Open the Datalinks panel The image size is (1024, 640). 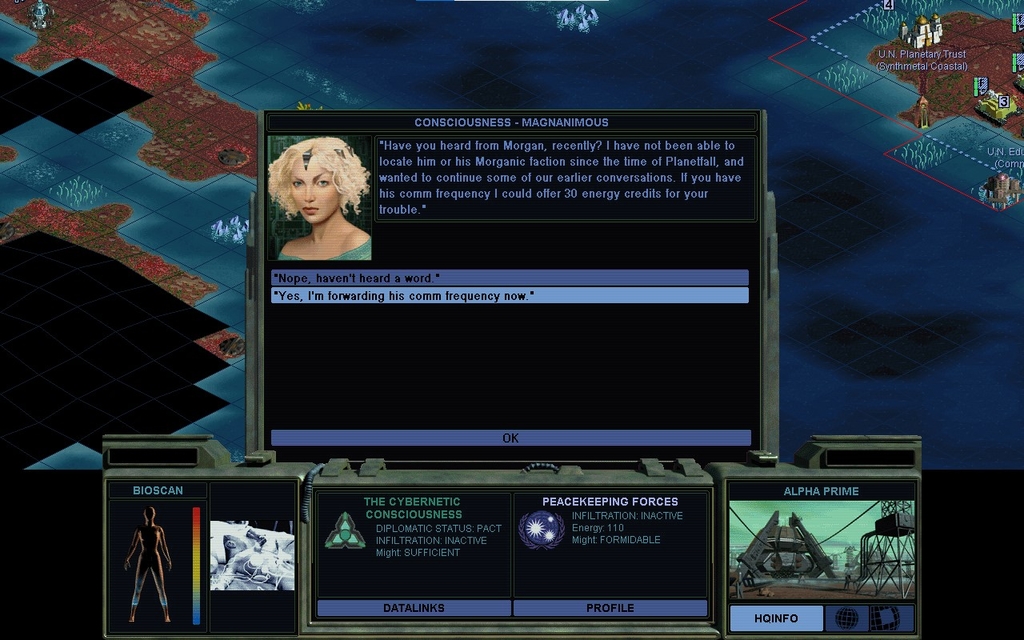click(413, 608)
